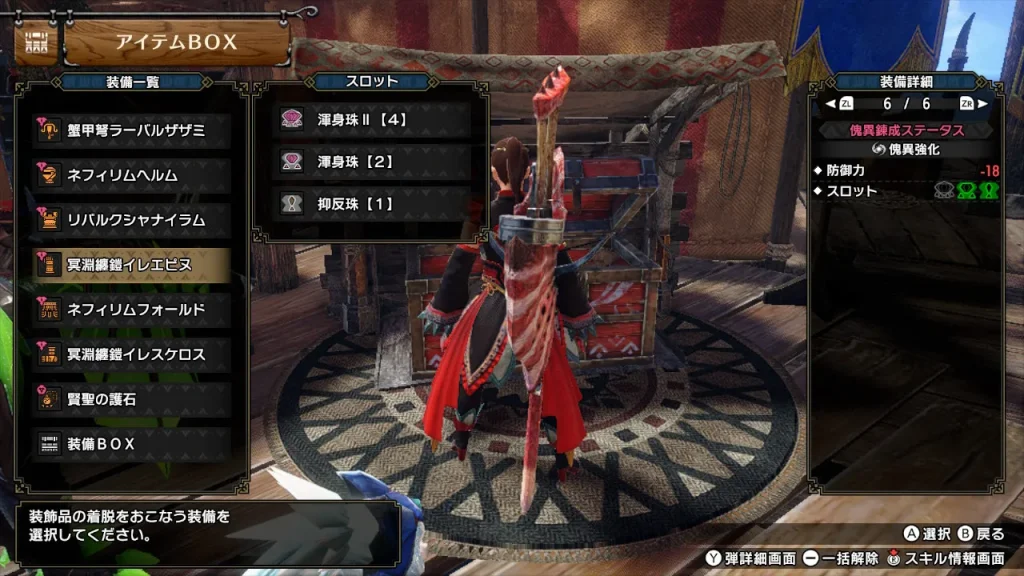
Task: Go to next equipment detail page arrow
Action: click(982, 103)
